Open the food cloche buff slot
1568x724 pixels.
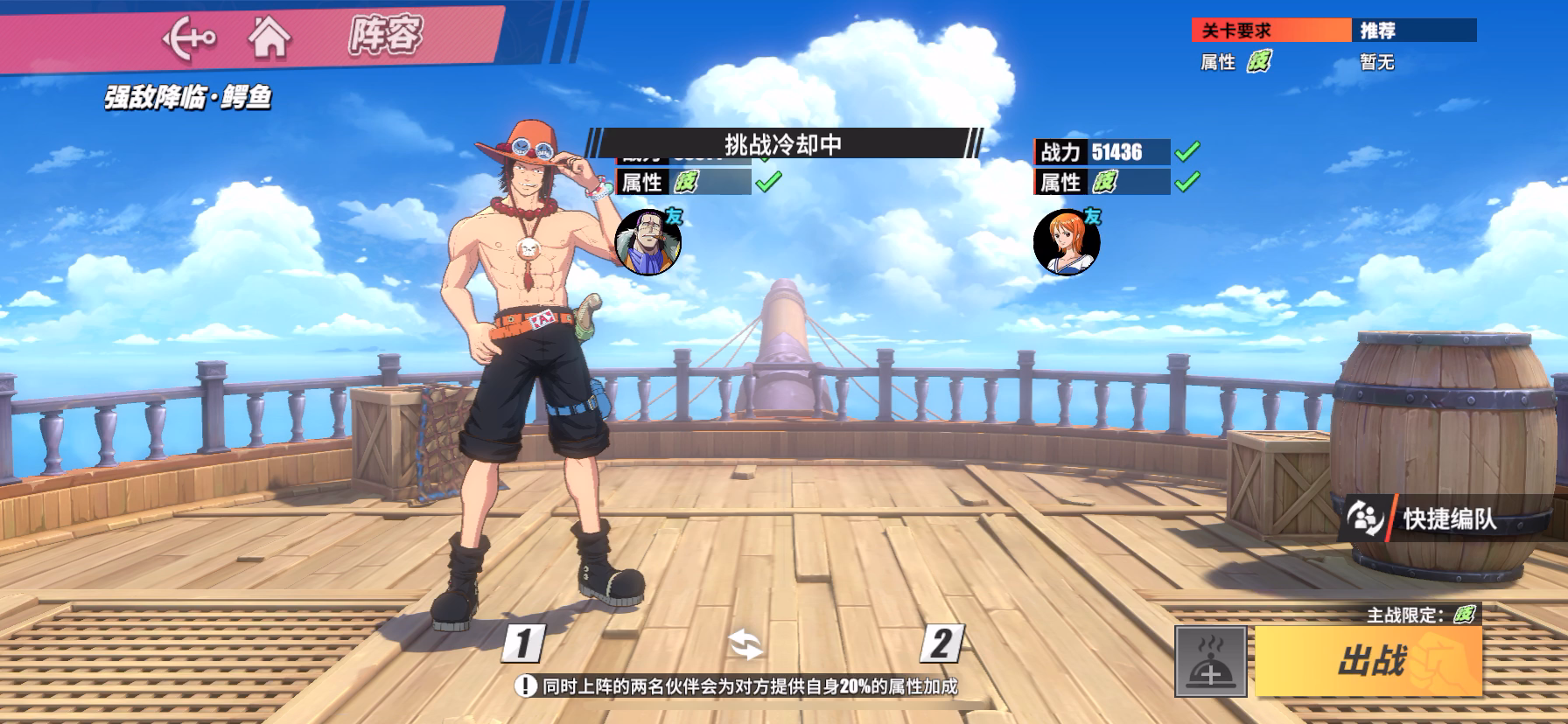tap(1210, 662)
